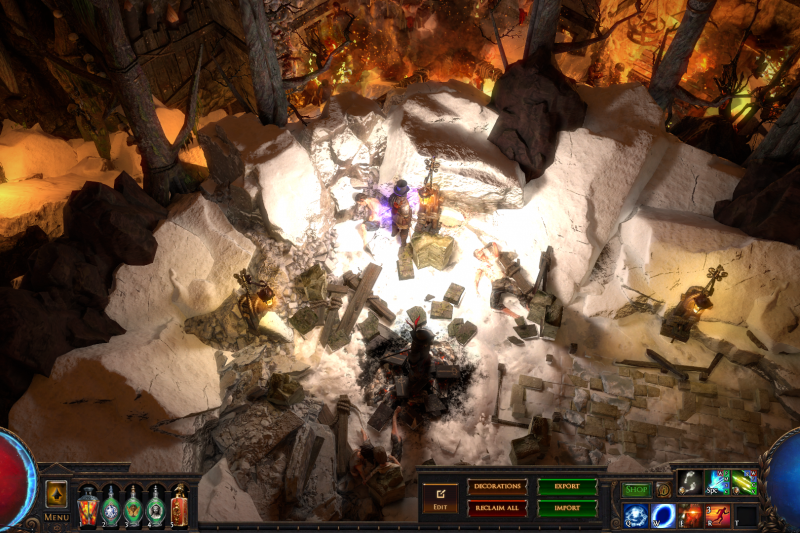Click Reclaim All decorations
800x533 pixels.
click(x=497, y=508)
